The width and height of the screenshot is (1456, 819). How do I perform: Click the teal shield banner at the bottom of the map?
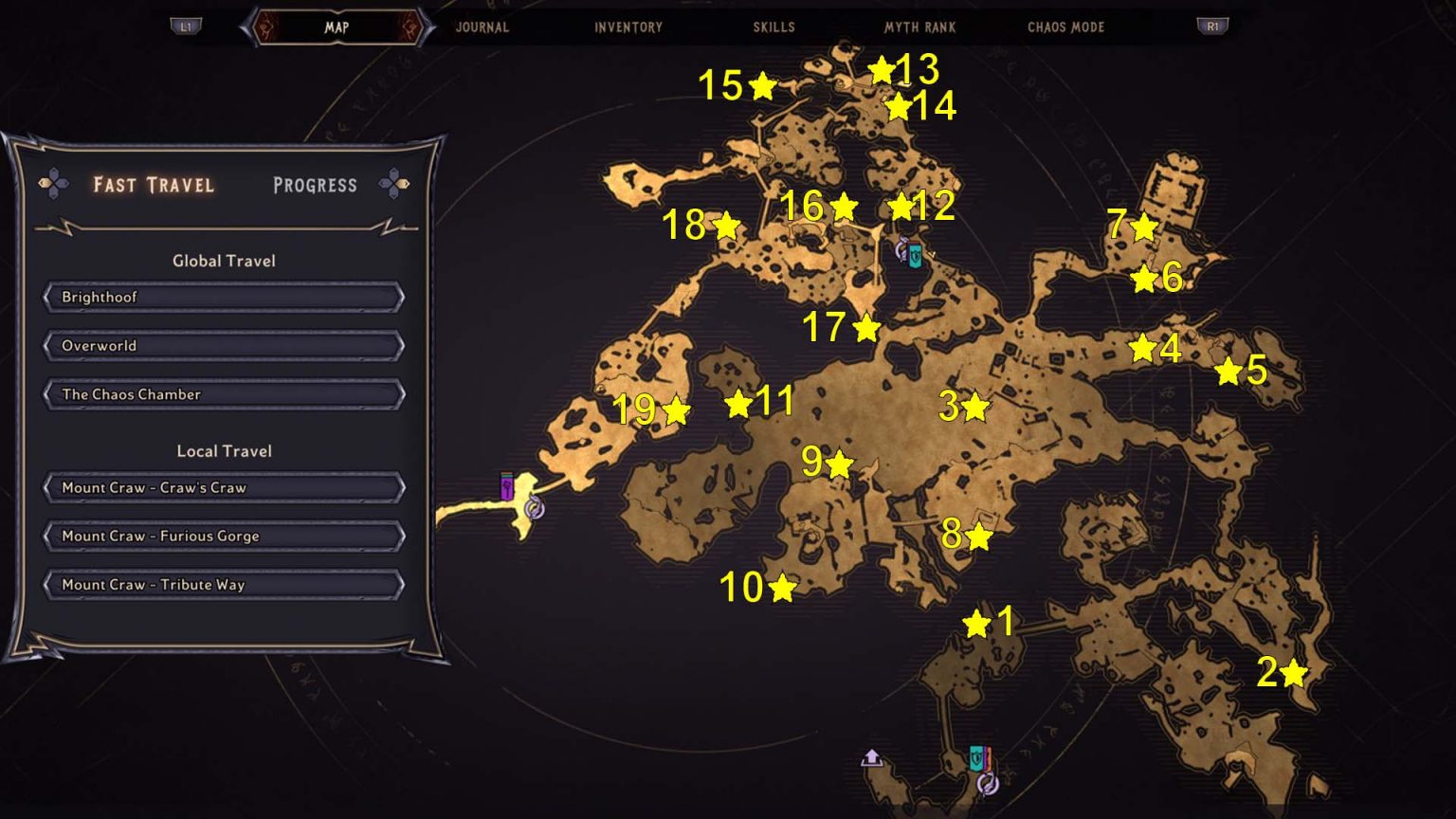click(x=976, y=757)
